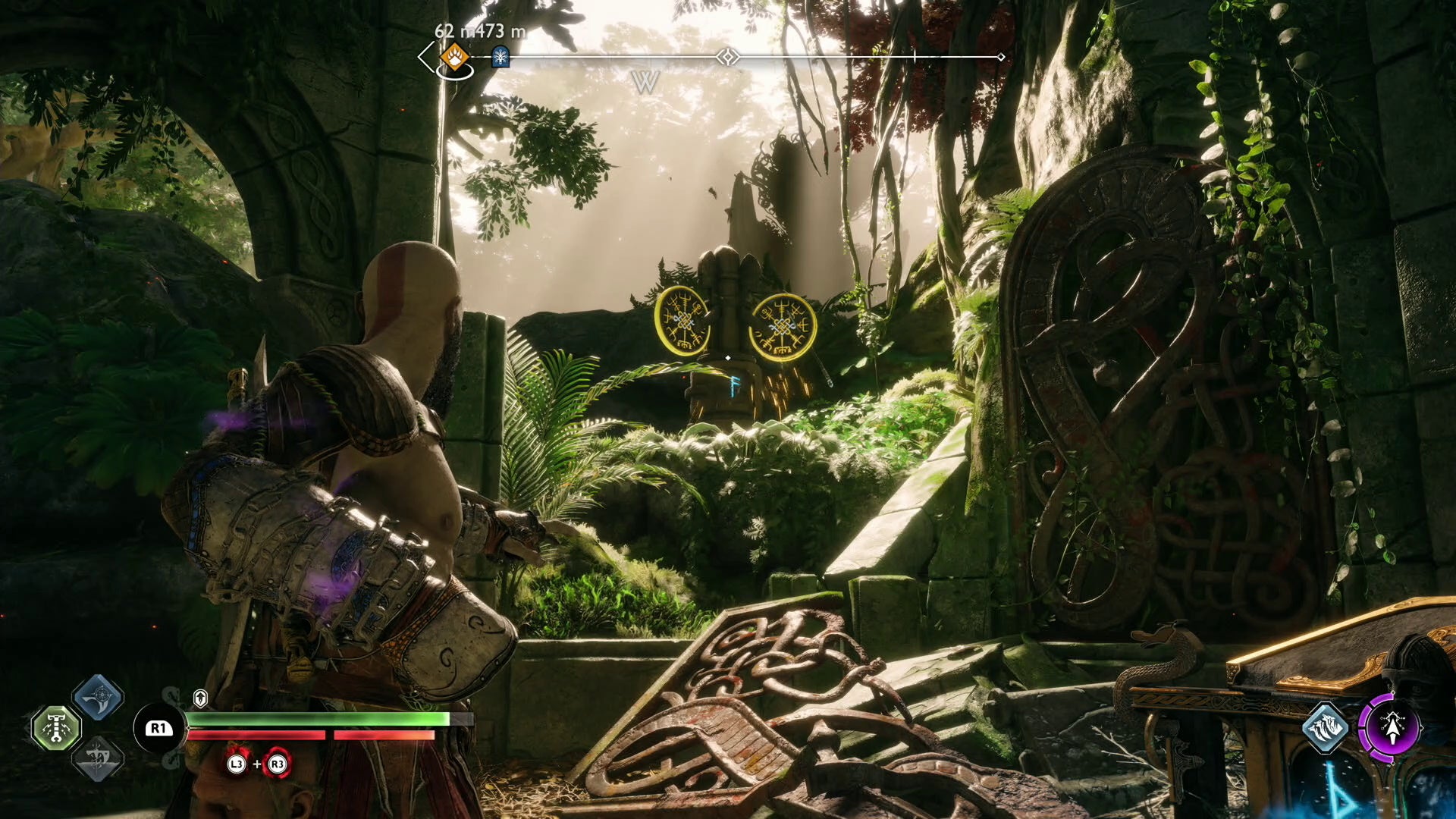This screenshot has width=1456, height=819.
Task: Choose the grey diamond ability icon
Action: (x=98, y=758)
